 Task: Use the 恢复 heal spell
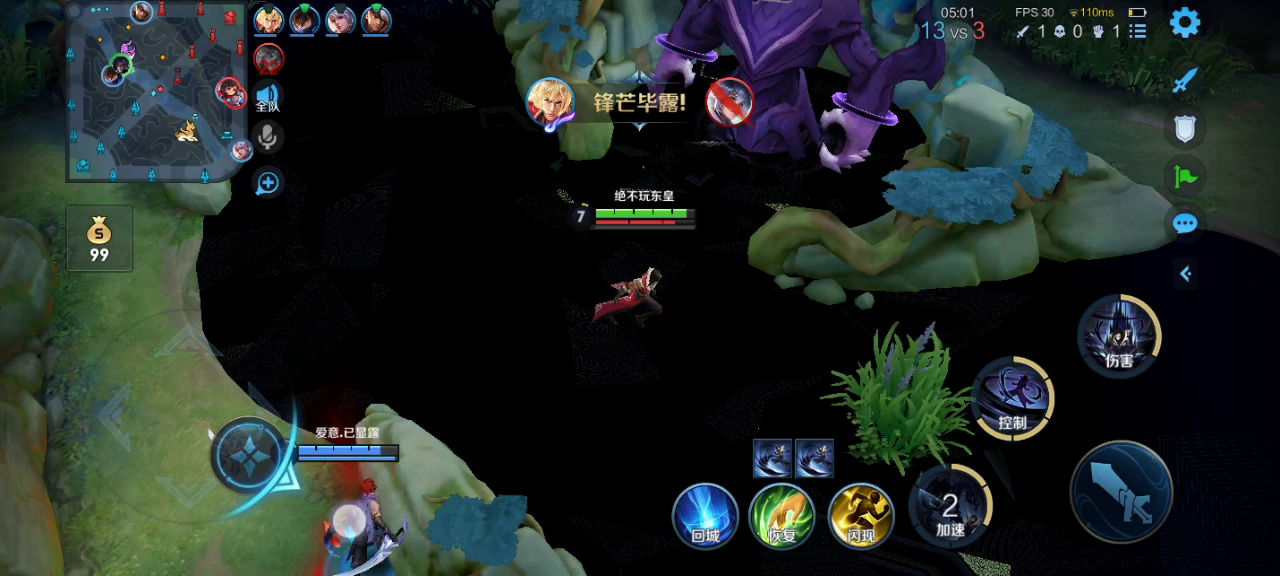click(781, 515)
